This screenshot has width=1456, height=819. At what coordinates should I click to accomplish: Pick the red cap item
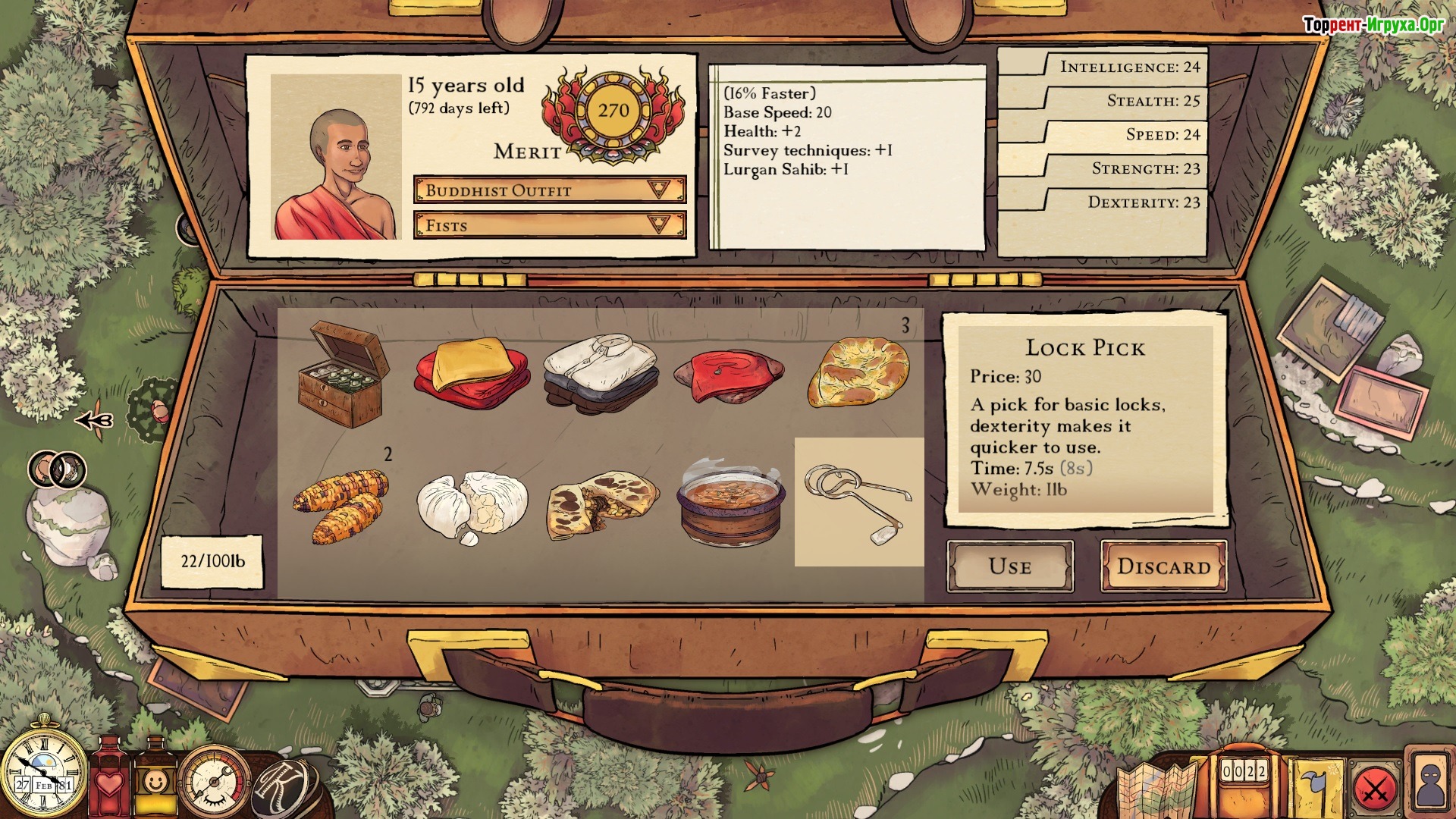coord(730,373)
